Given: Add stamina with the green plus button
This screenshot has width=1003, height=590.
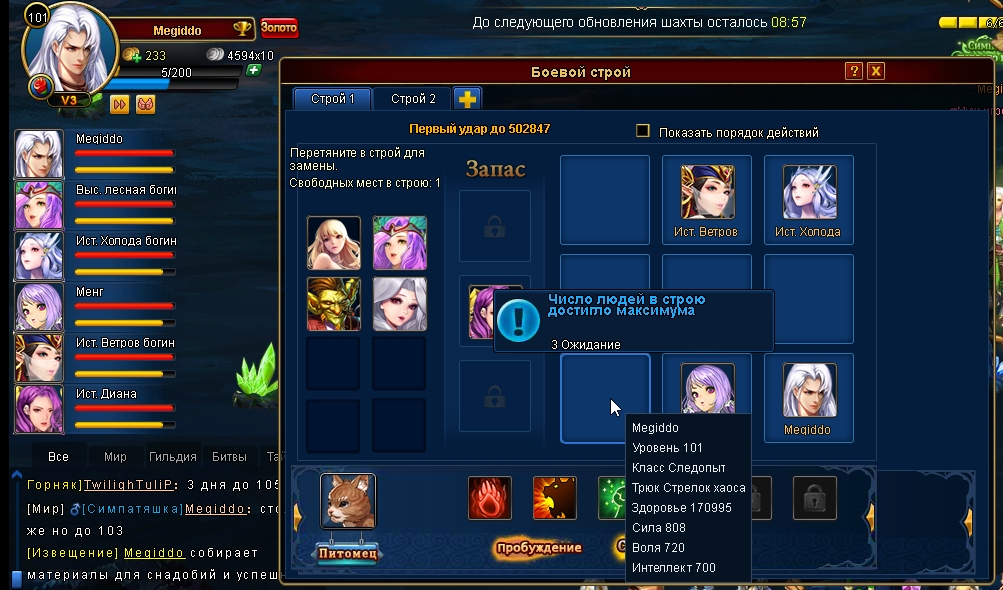Looking at the screenshot, I should tap(254, 70).
